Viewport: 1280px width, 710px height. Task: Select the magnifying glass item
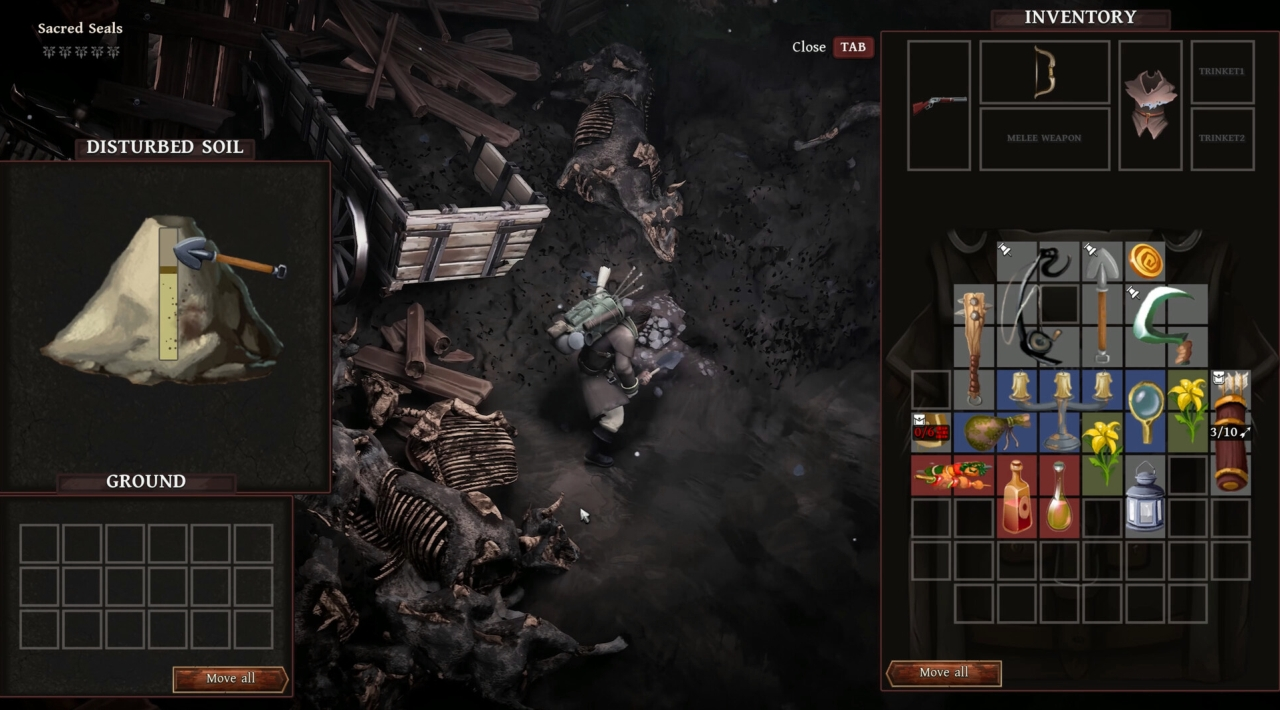pyautogui.click(x=1144, y=410)
